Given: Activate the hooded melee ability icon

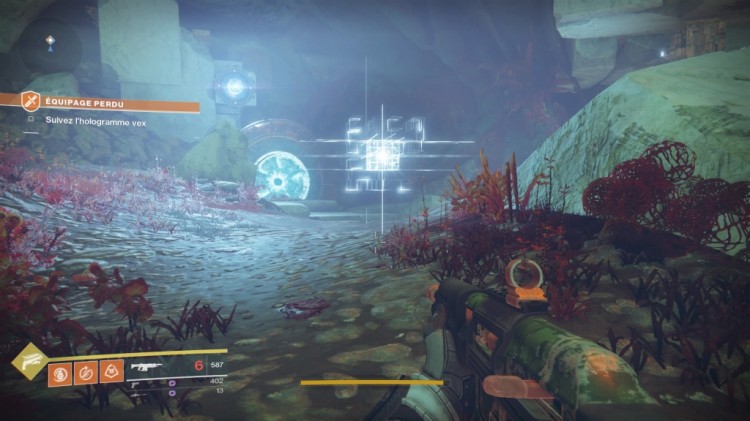Looking at the screenshot, I should coord(110,372).
